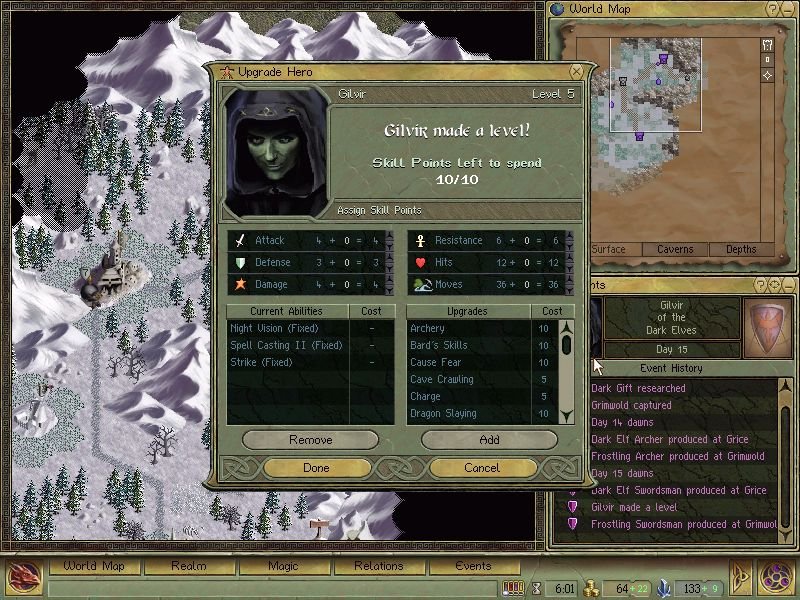Click the Add button for upgrades
The height and width of the screenshot is (600, 800).
click(489, 440)
